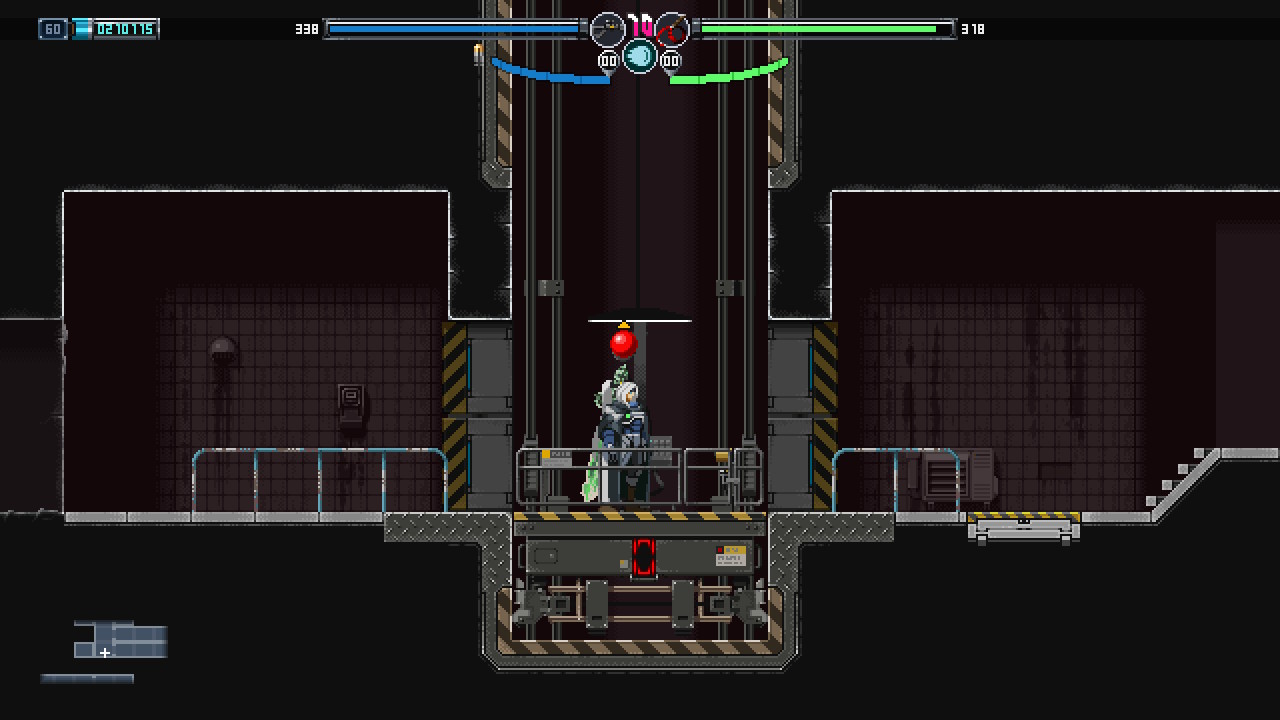1280x720 pixels.
Task: Activate the cyan energy orb ability
Action: 640,56
